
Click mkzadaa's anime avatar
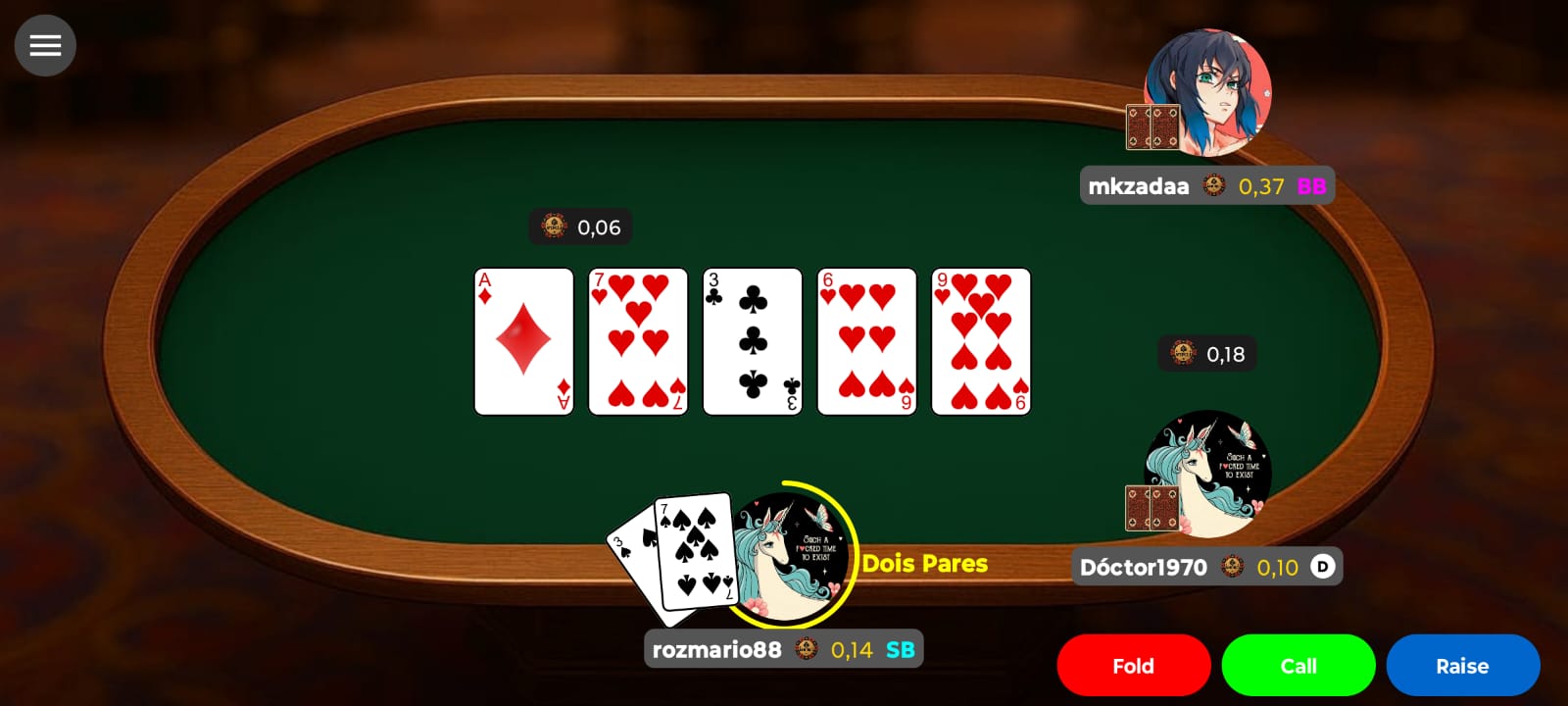tap(1207, 88)
